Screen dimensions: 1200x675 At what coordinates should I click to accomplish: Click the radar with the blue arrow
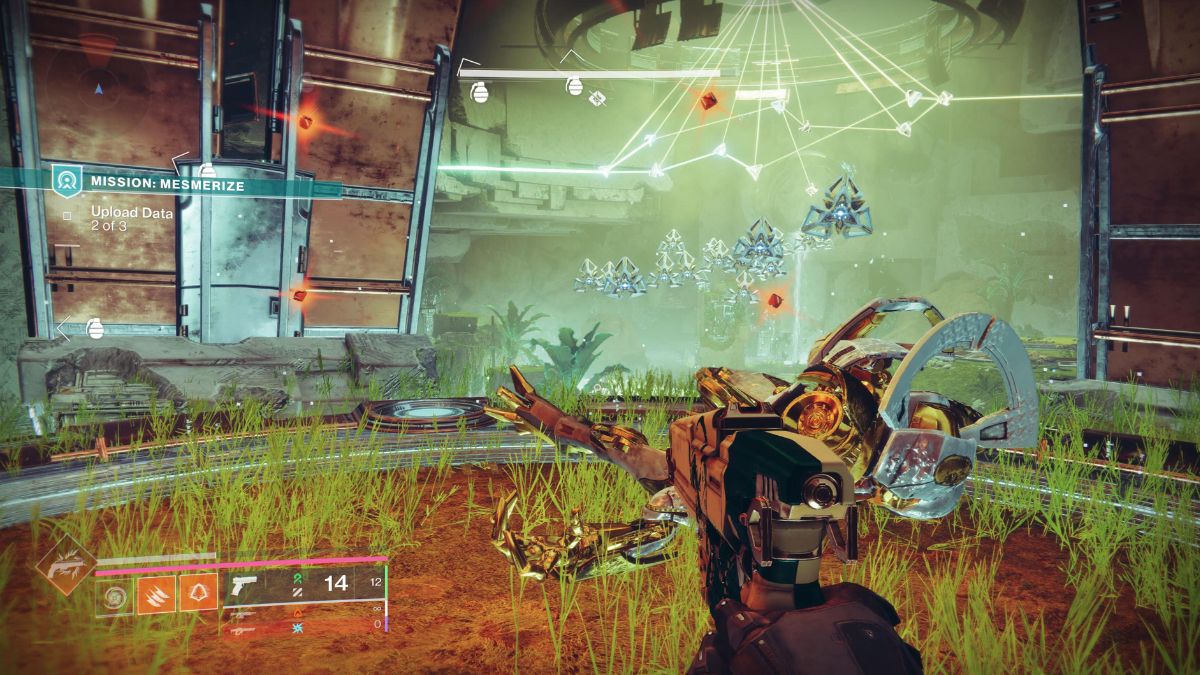pos(98,88)
